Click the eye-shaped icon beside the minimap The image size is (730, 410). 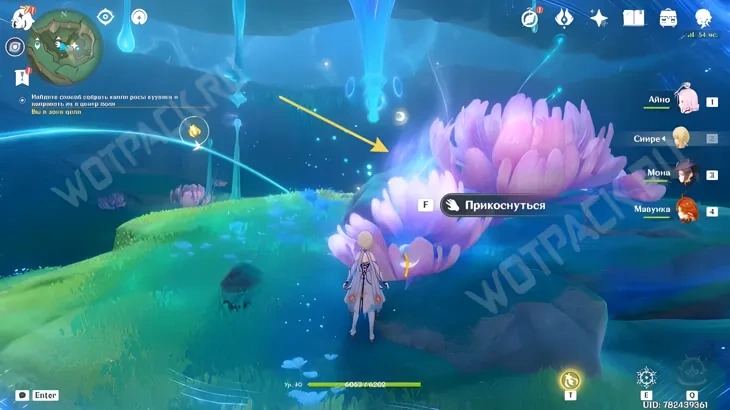pos(106,17)
